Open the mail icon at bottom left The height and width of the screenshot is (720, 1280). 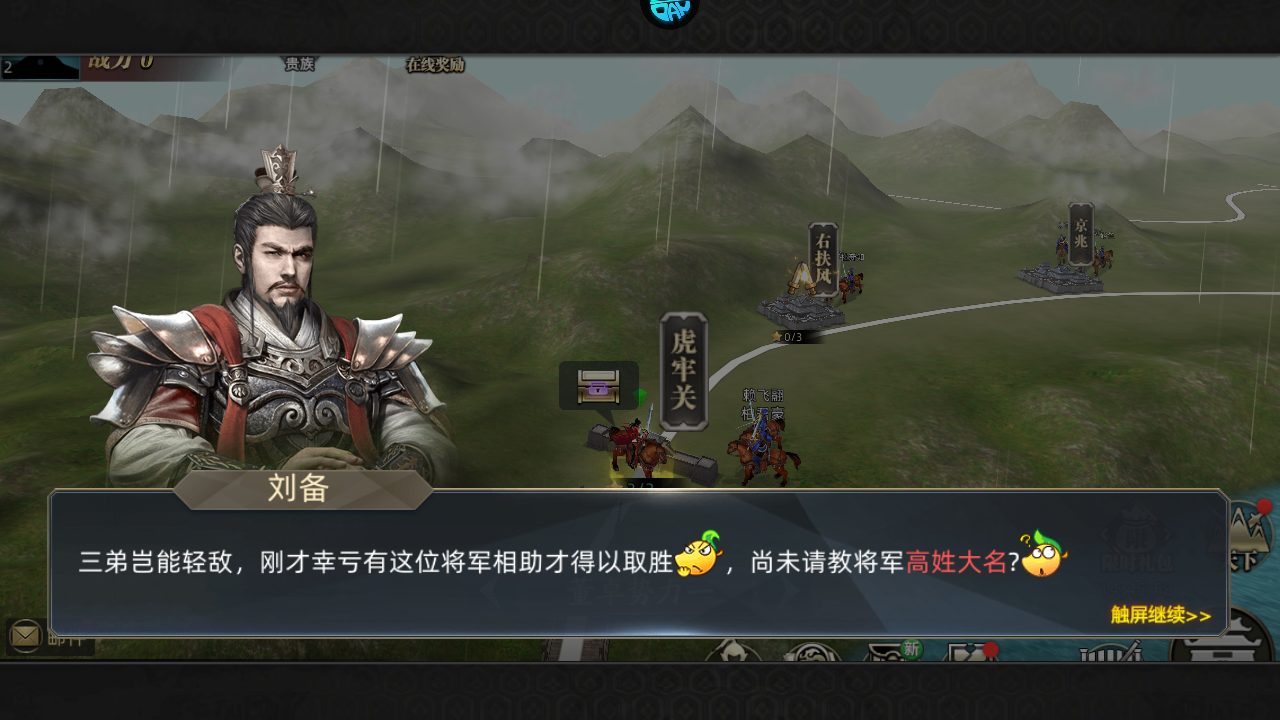(22, 634)
